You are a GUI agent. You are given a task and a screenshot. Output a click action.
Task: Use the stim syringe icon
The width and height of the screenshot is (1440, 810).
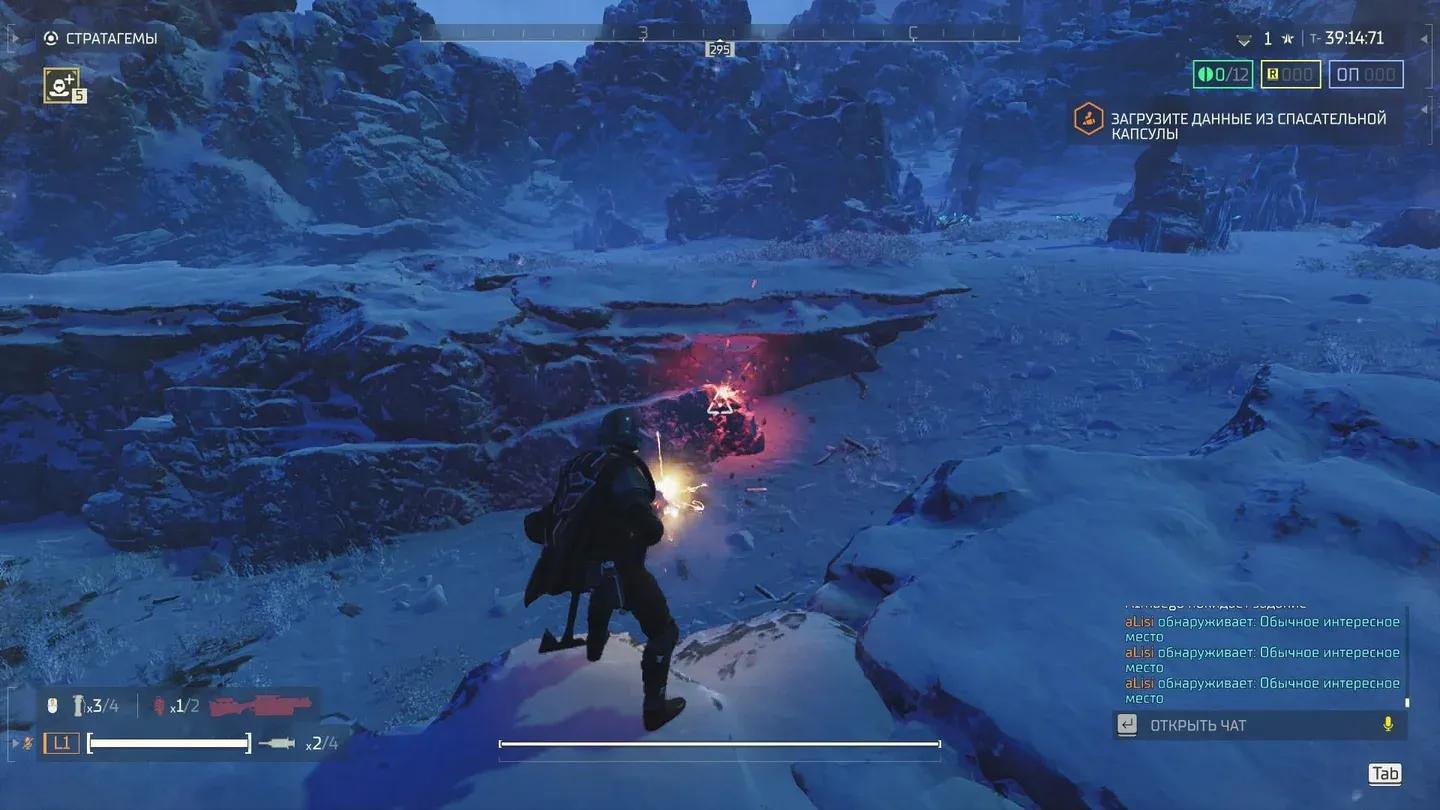(277, 743)
